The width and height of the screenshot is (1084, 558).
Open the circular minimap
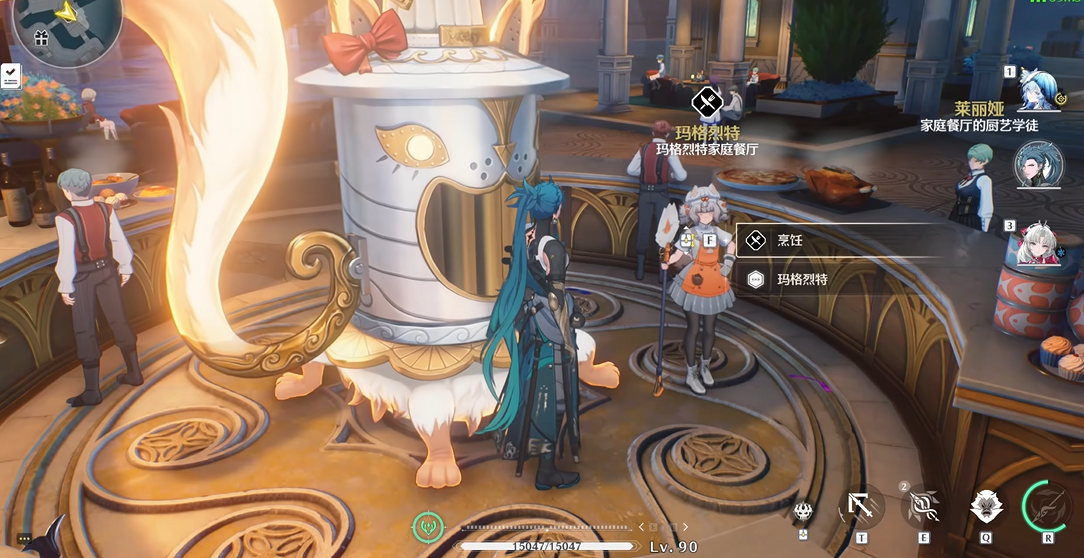[x=62, y=22]
